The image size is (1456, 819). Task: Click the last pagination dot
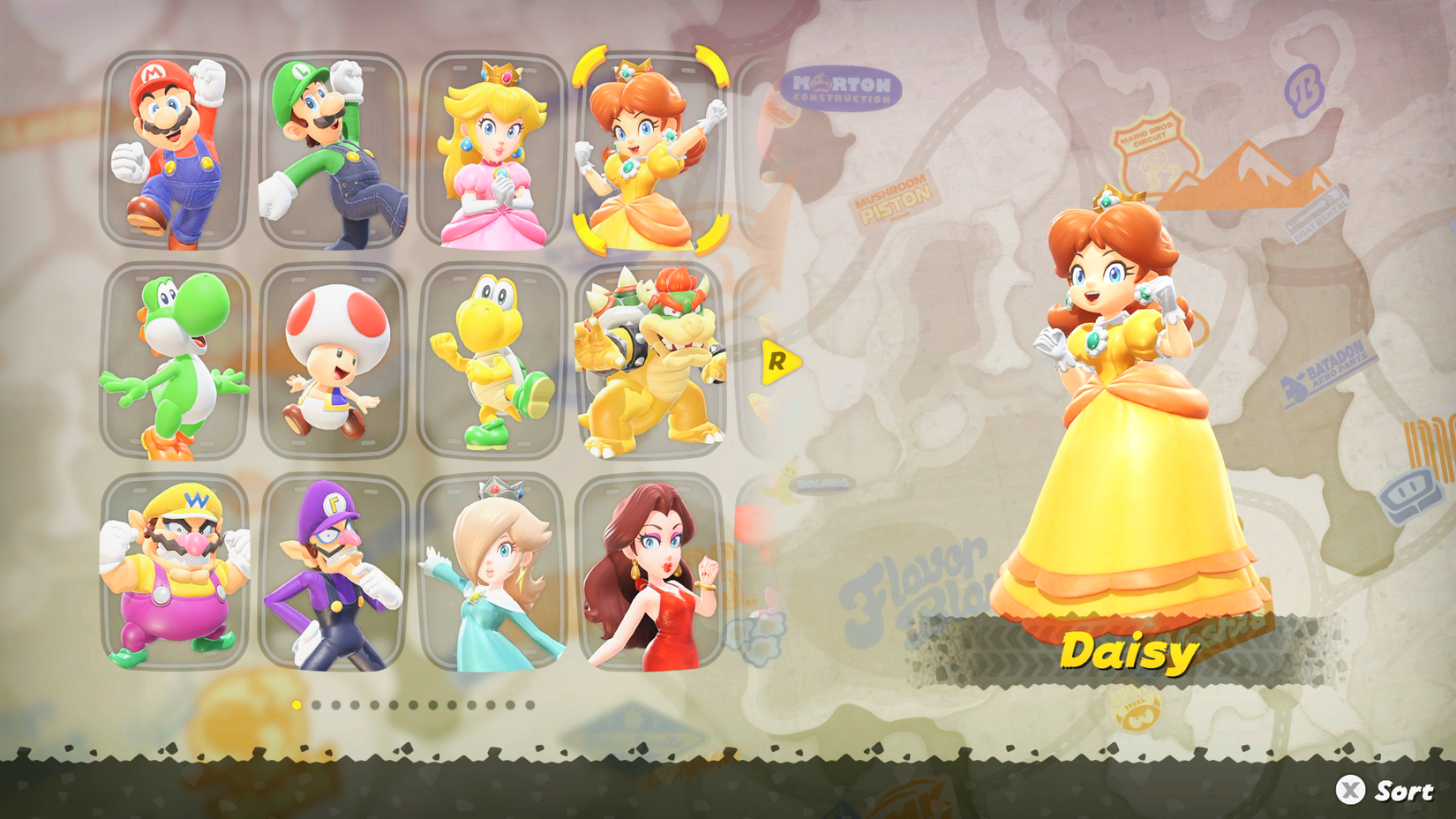[x=530, y=704]
